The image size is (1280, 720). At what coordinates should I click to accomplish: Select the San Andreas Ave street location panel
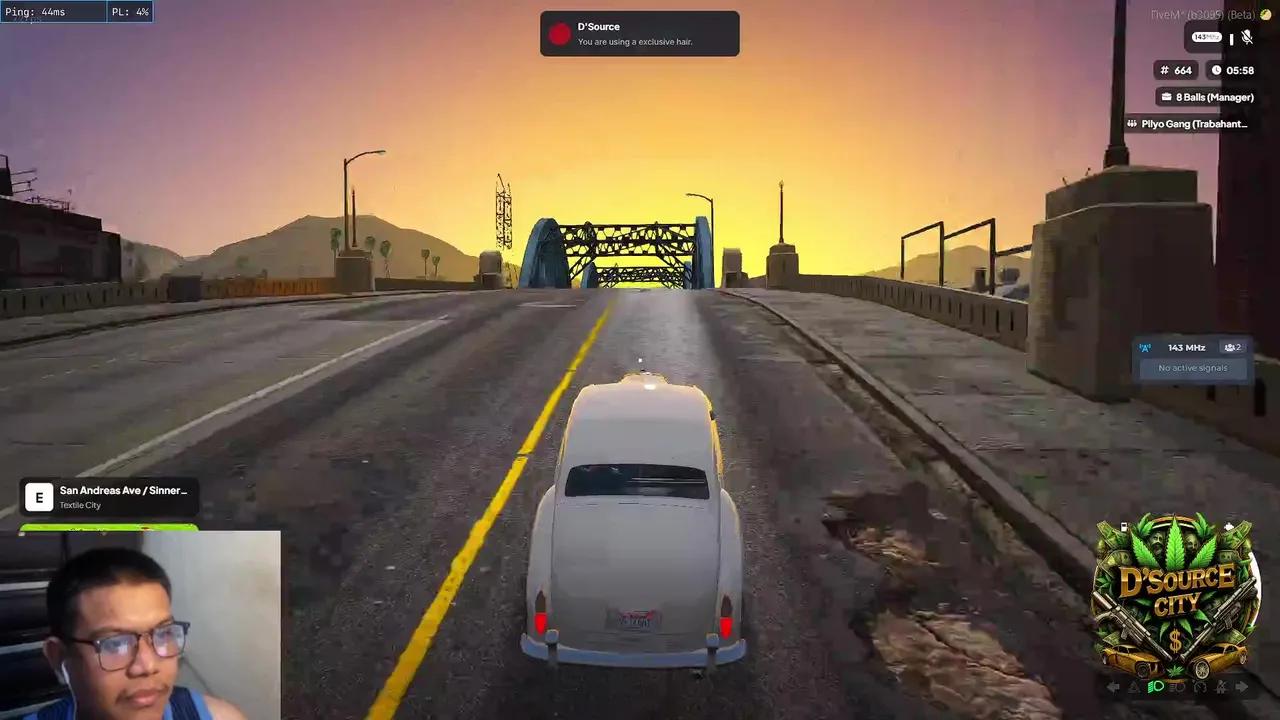(108, 496)
